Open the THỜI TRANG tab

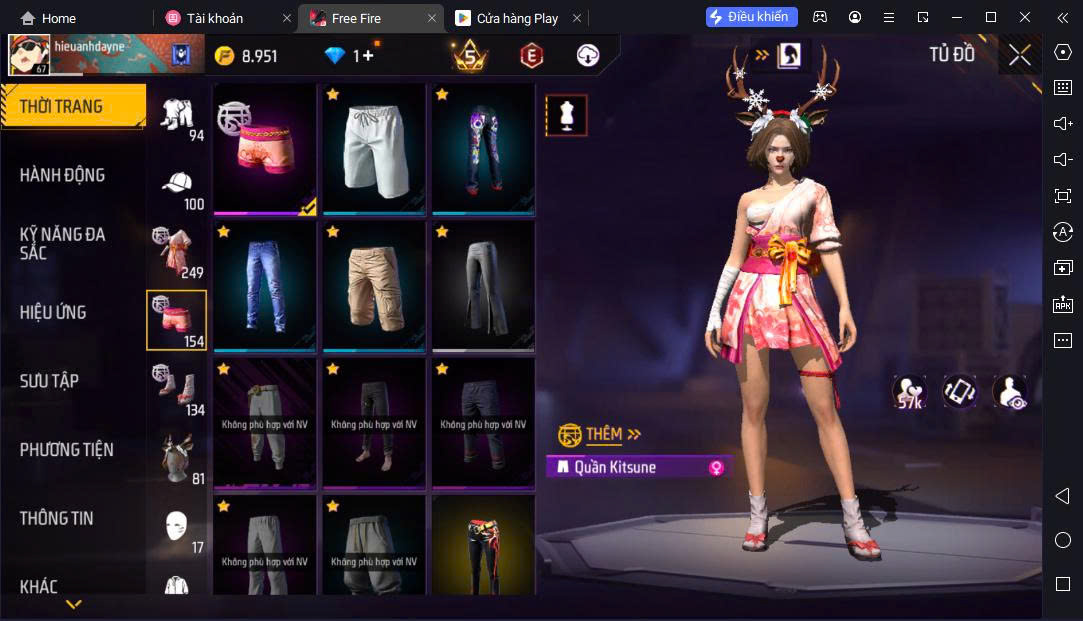click(x=62, y=107)
